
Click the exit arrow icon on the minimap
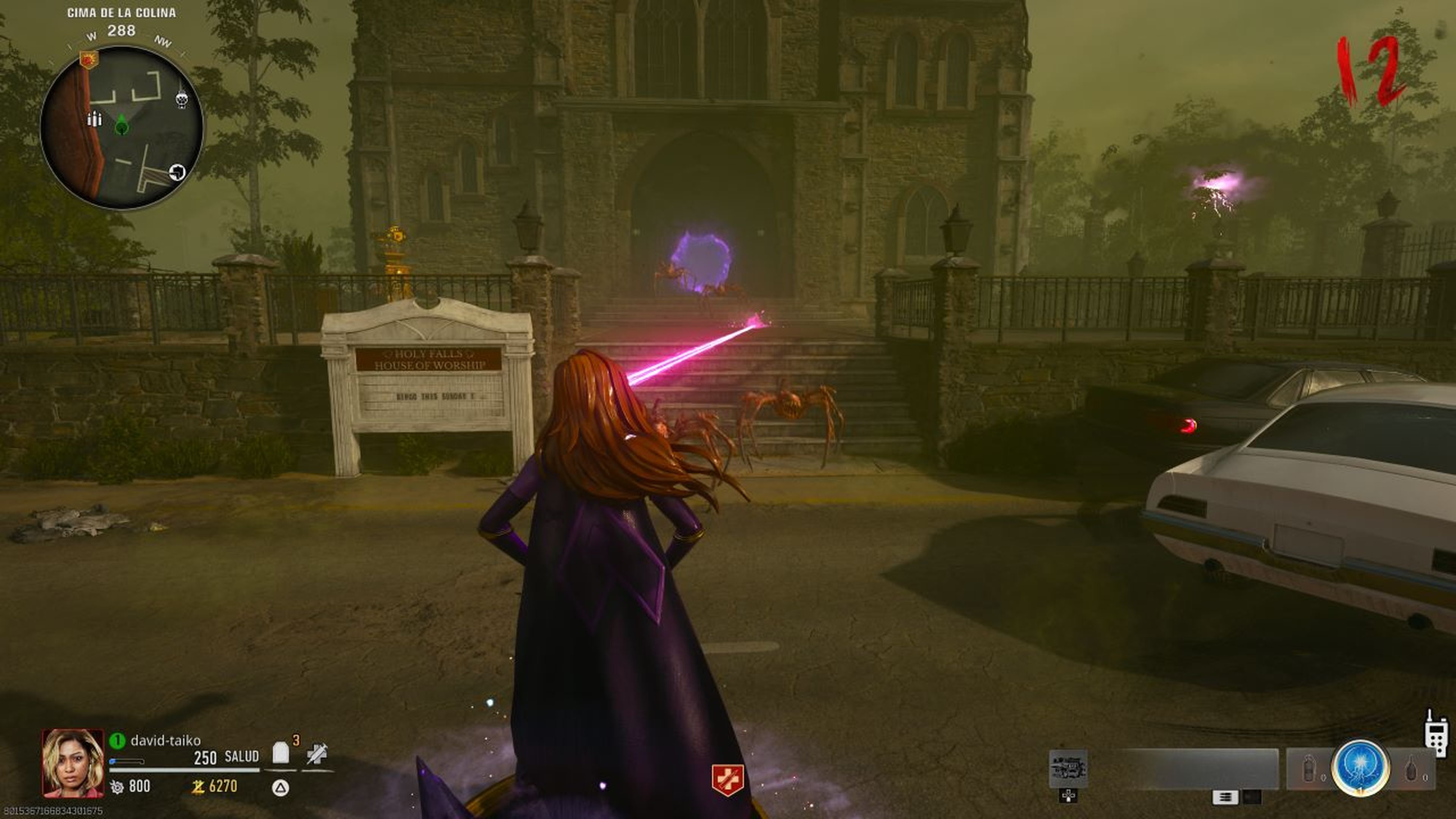[x=177, y=173]
